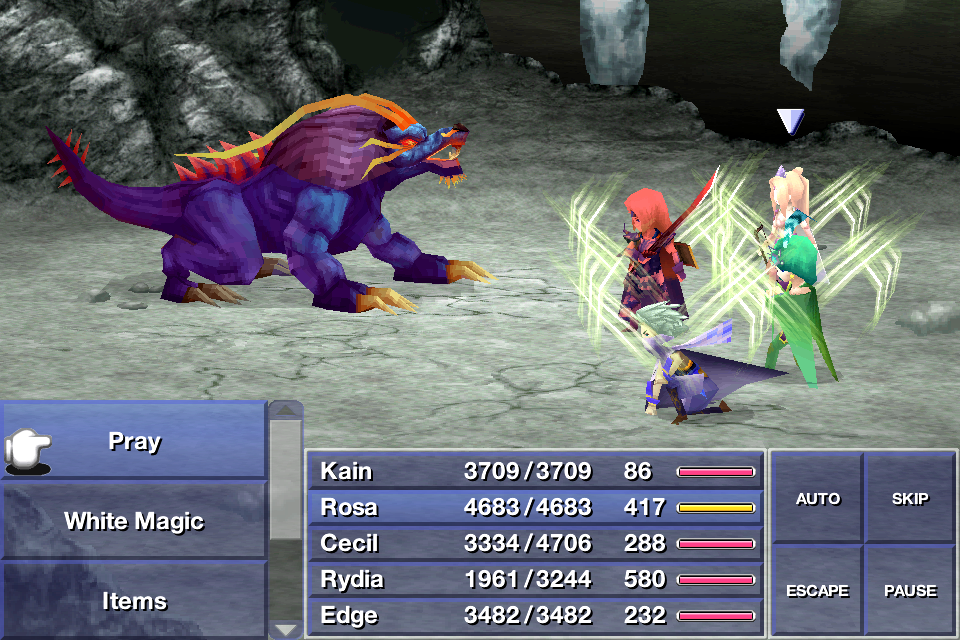This screenshot has width=960, height=640.
Task: Select Rosa's party status row
Action: pyautogui.click(x=535, y=507)
